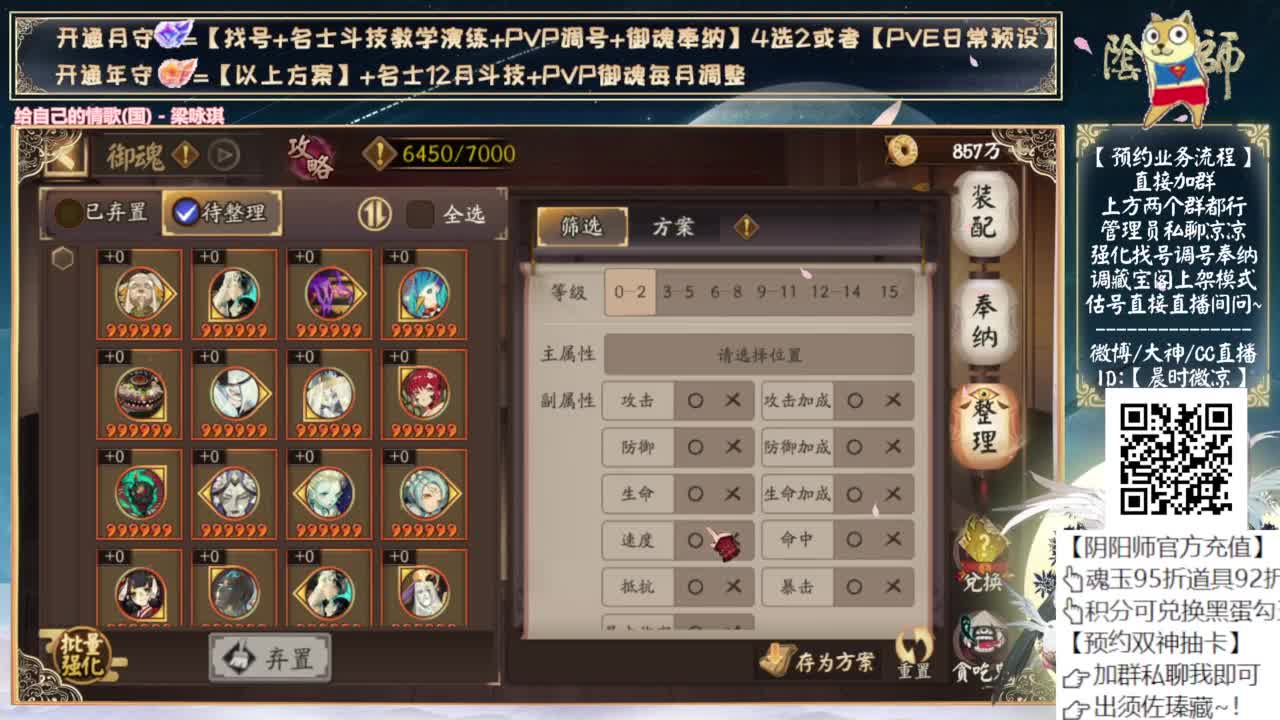The width and height of the screenshot is (1280, 720).
Task: Open the 攻略 strategy guide icon
Action: [x=310, y=150]
